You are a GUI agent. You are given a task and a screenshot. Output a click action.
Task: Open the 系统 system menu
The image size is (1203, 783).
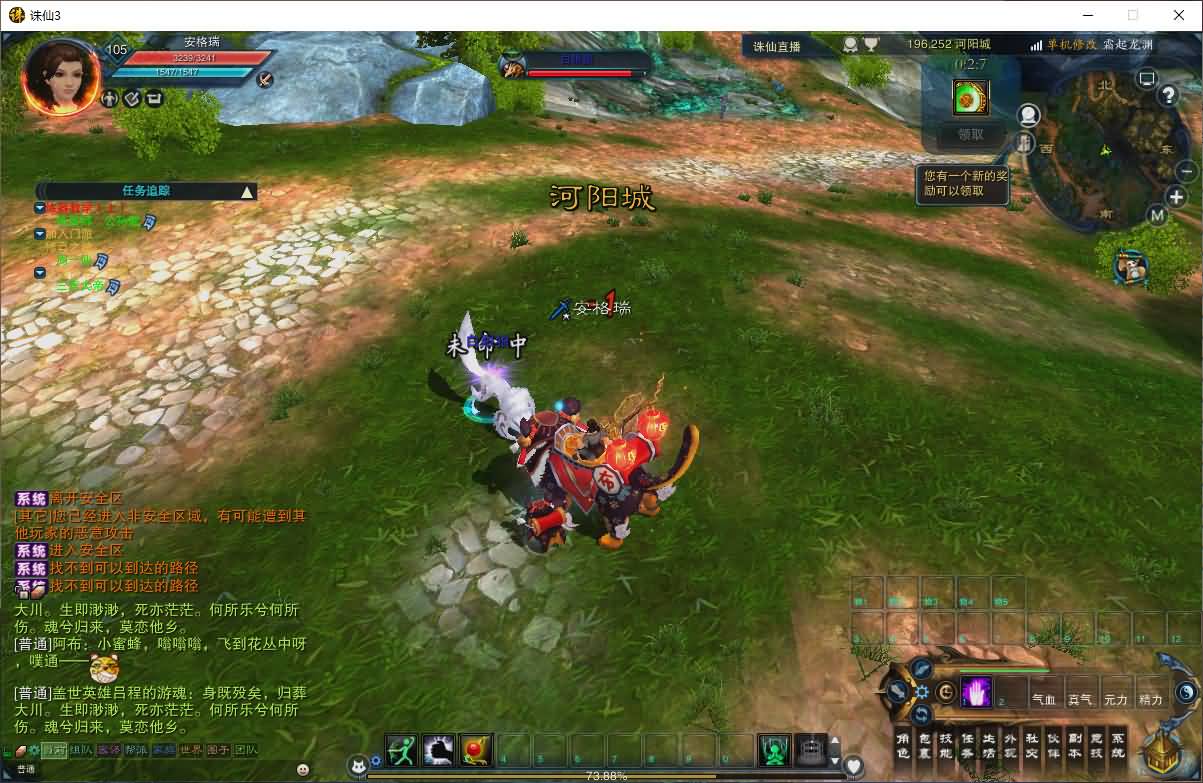coord(1118,745)
